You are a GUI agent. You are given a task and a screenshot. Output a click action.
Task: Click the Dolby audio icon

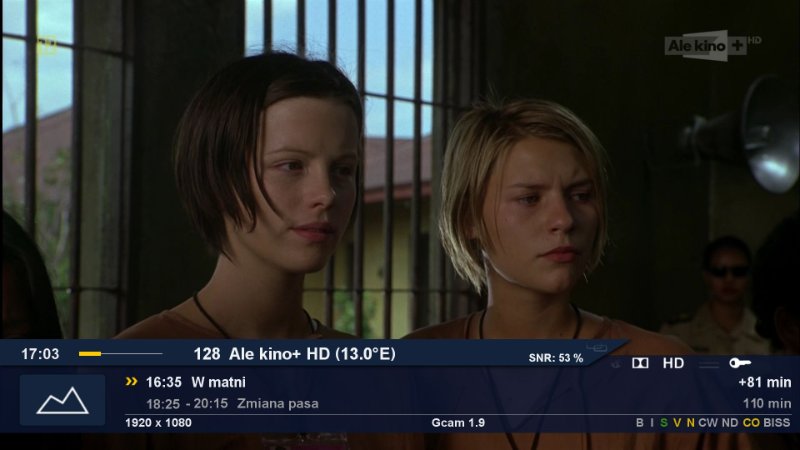point(640,363)
